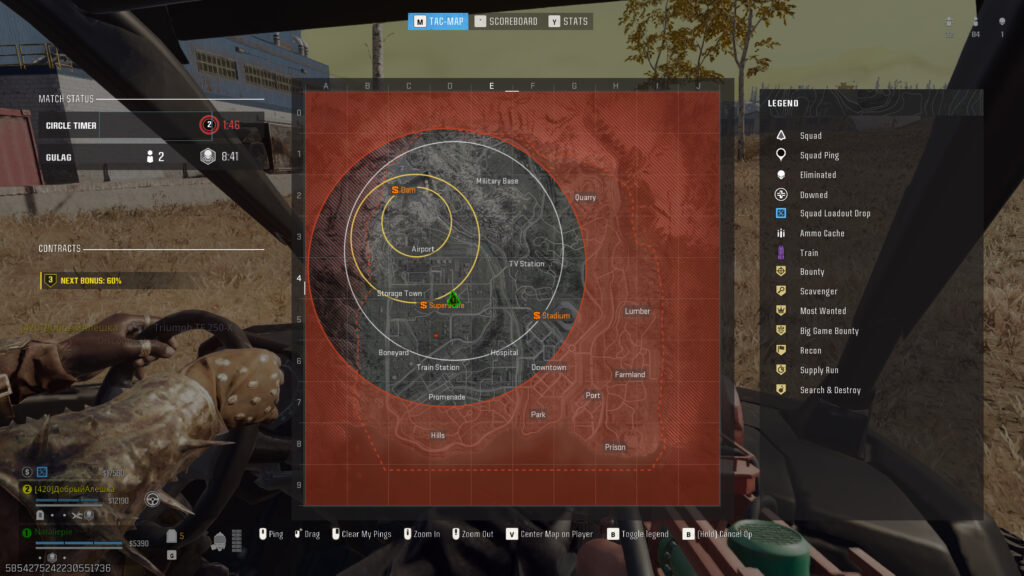Mark the TV Station on the map

coord(526,264)
